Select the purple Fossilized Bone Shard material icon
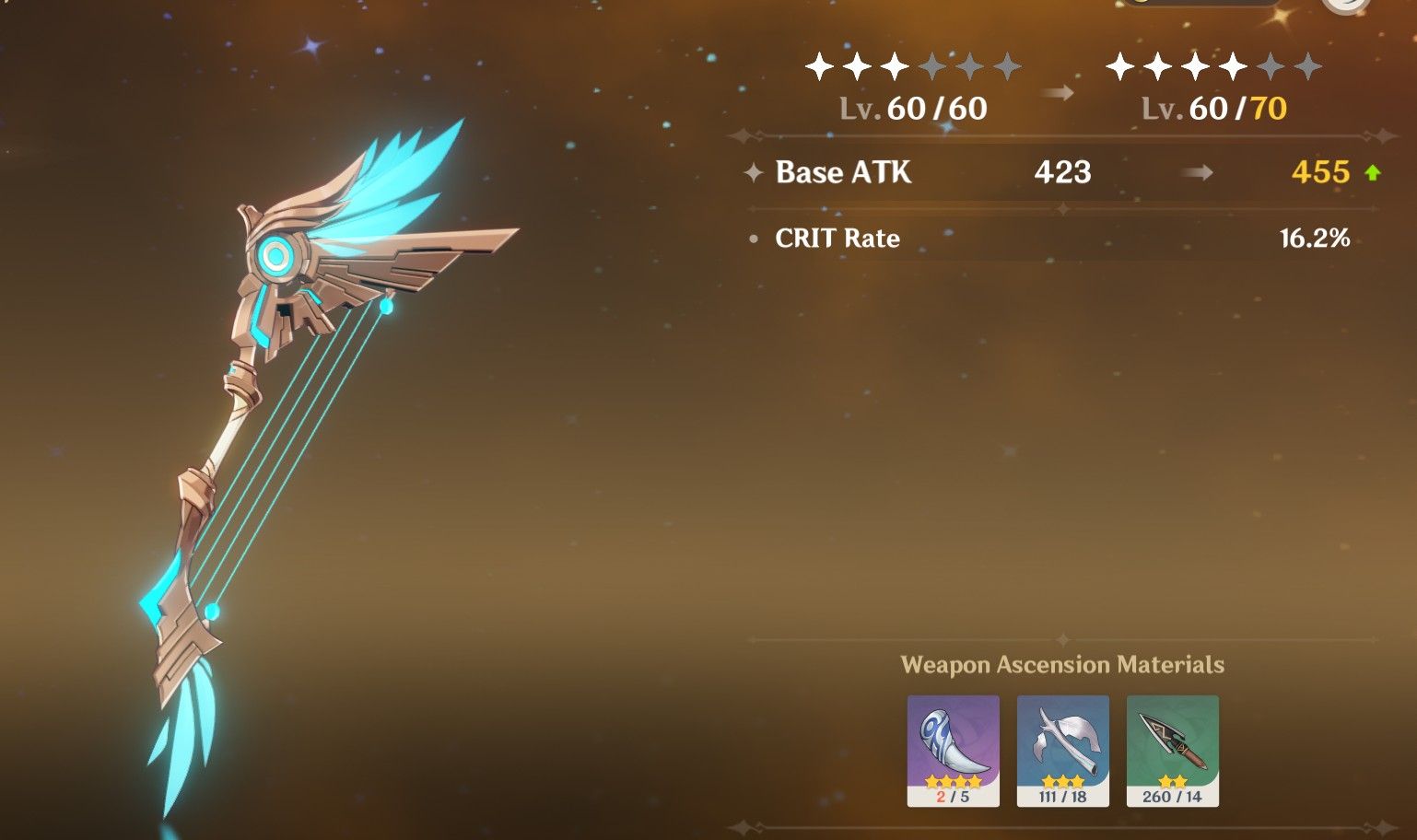 (953, 746)
